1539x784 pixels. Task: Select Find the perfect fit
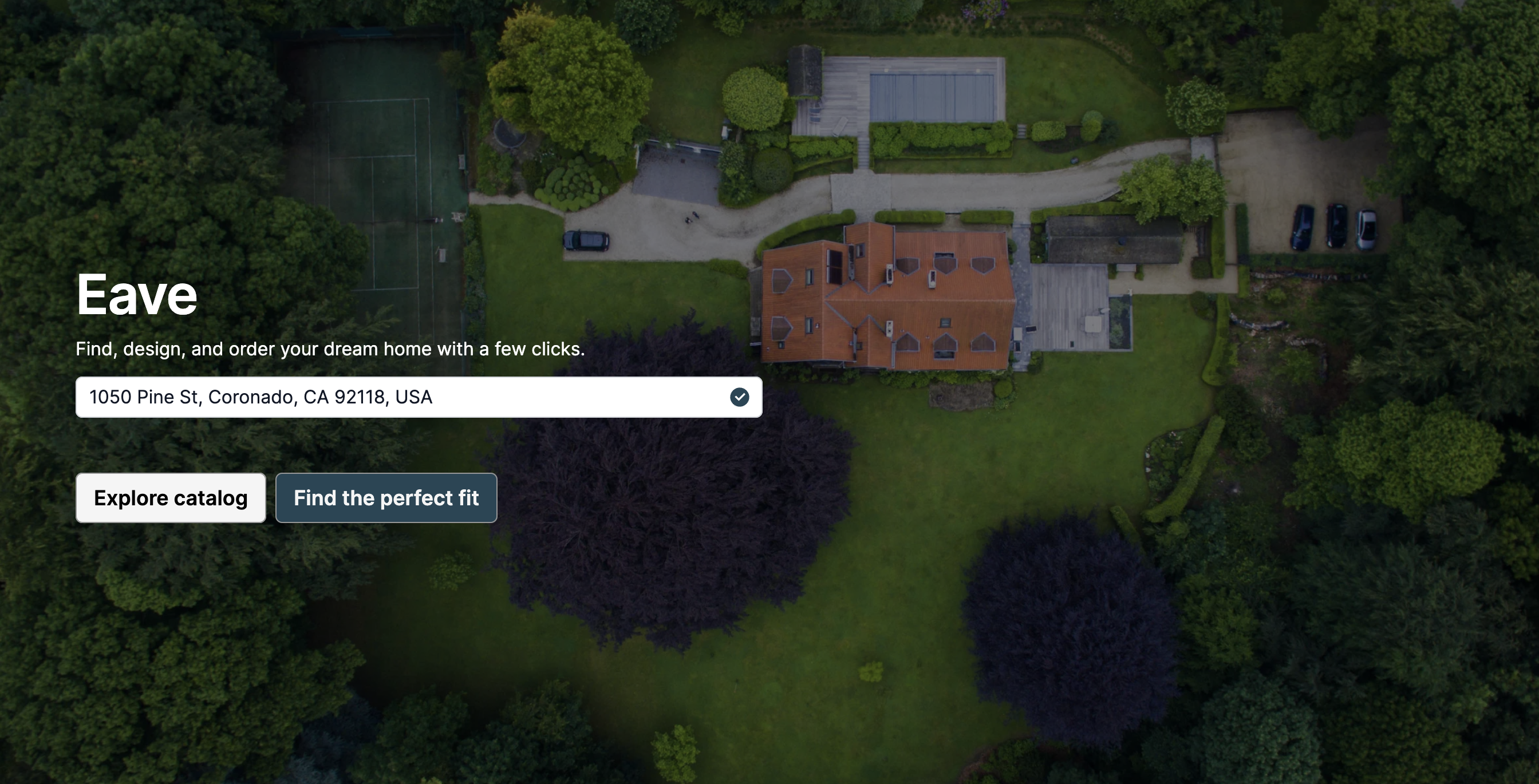pyautogui.click(x=386, y=498)
